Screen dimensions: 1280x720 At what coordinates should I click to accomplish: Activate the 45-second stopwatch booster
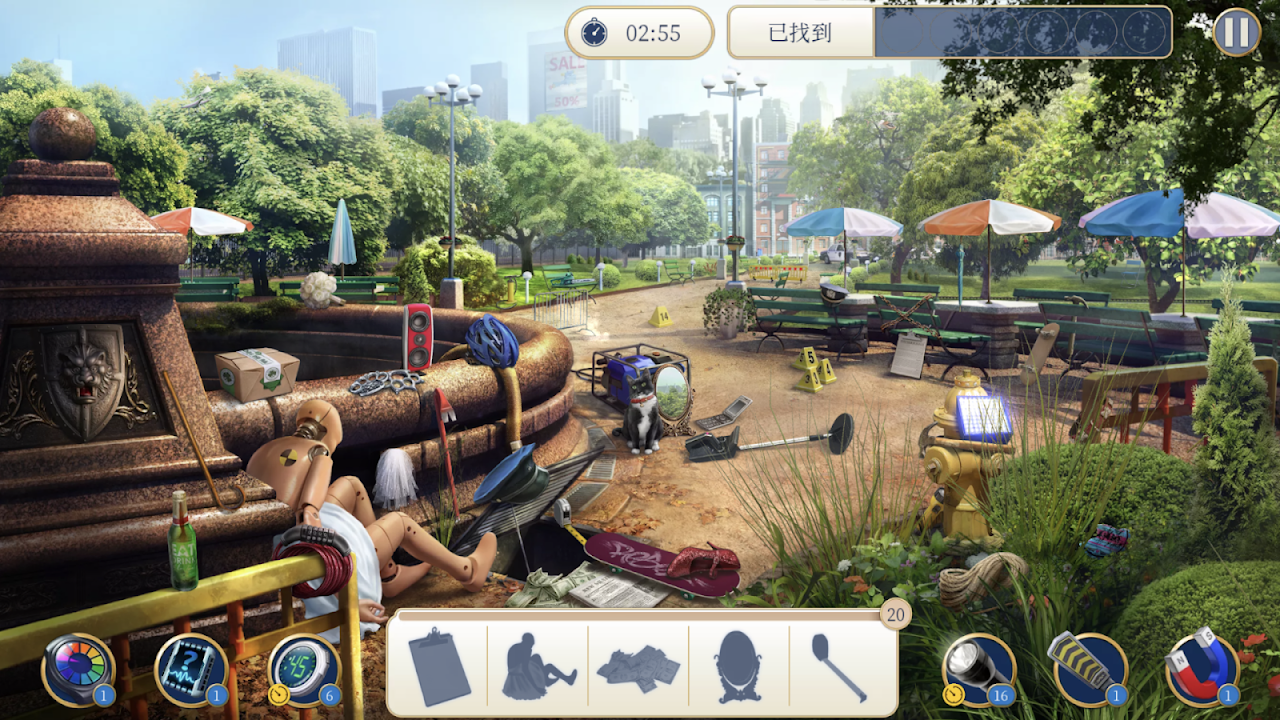click(304, 668)
